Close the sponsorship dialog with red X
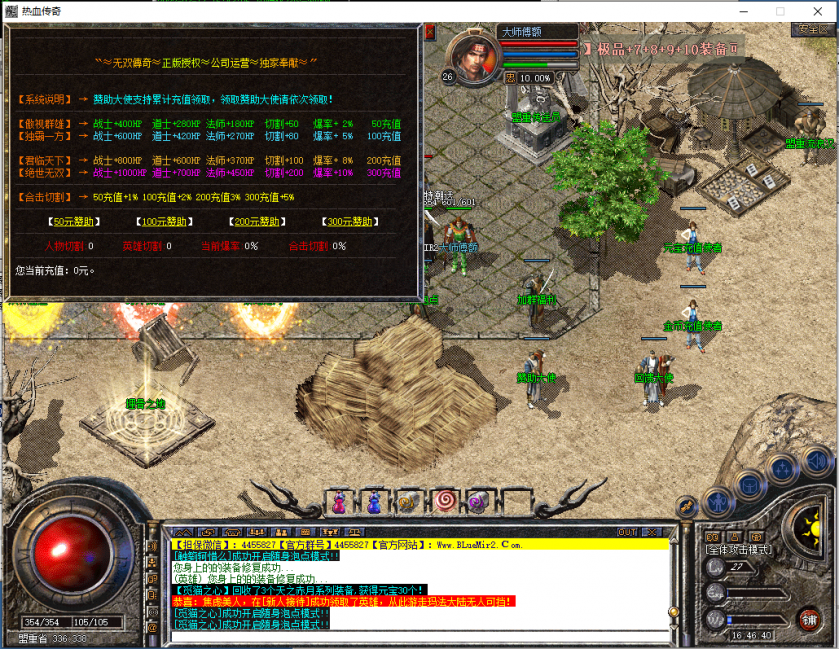The height and width of the screenshot is (649, 840). (x=430, y=33)
